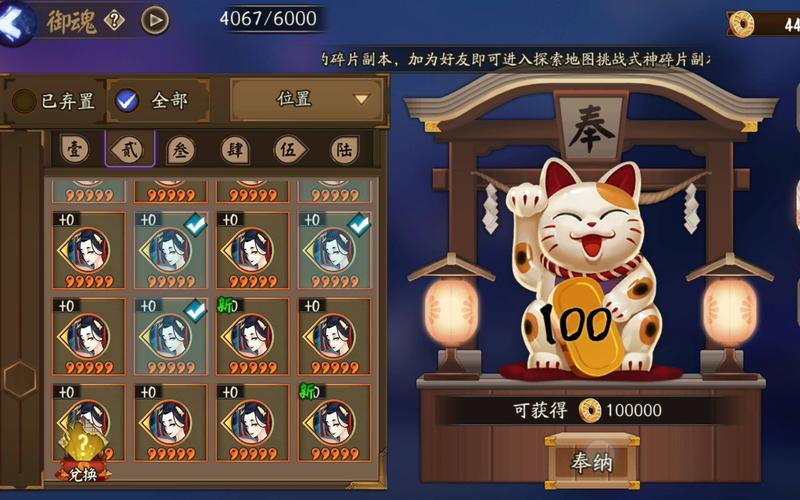The height and width of the screenshot is (500, 800).
Task: Switch to the 伍 position tab
Action: click(x=290, y=150)
